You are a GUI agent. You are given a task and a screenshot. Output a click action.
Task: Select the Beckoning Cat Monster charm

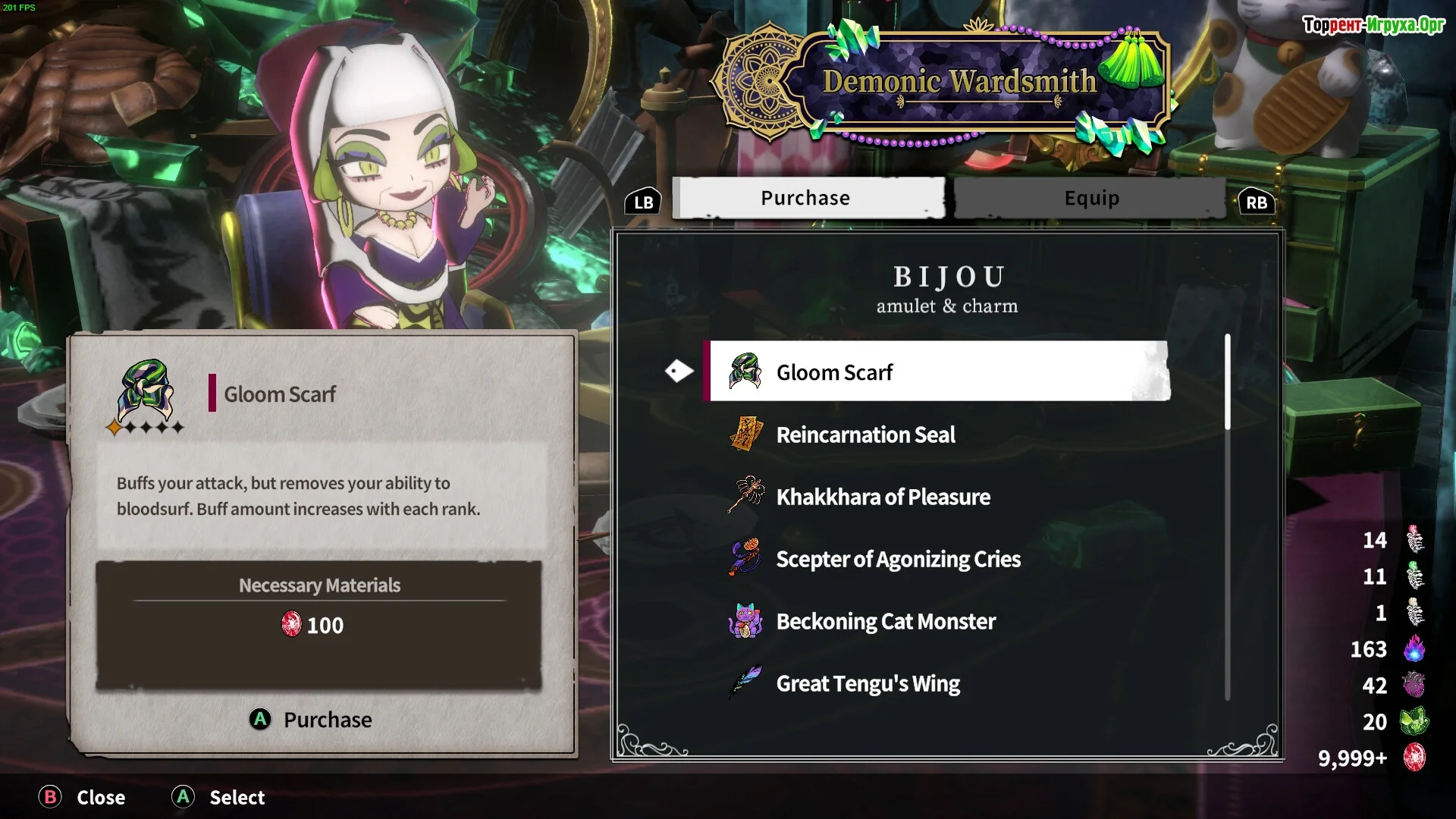point(885,621)
